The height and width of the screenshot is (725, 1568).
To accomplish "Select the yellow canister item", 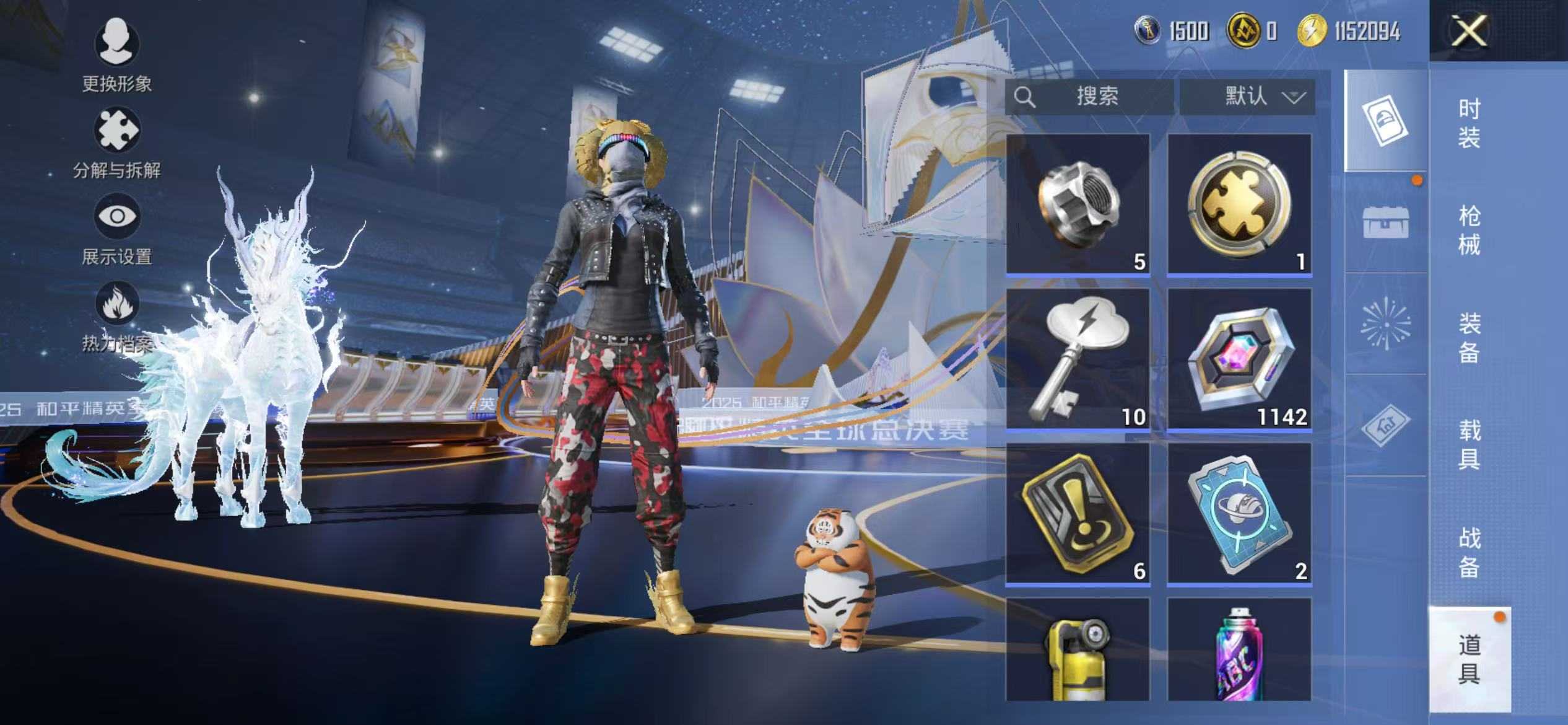I will point(1078,651).
